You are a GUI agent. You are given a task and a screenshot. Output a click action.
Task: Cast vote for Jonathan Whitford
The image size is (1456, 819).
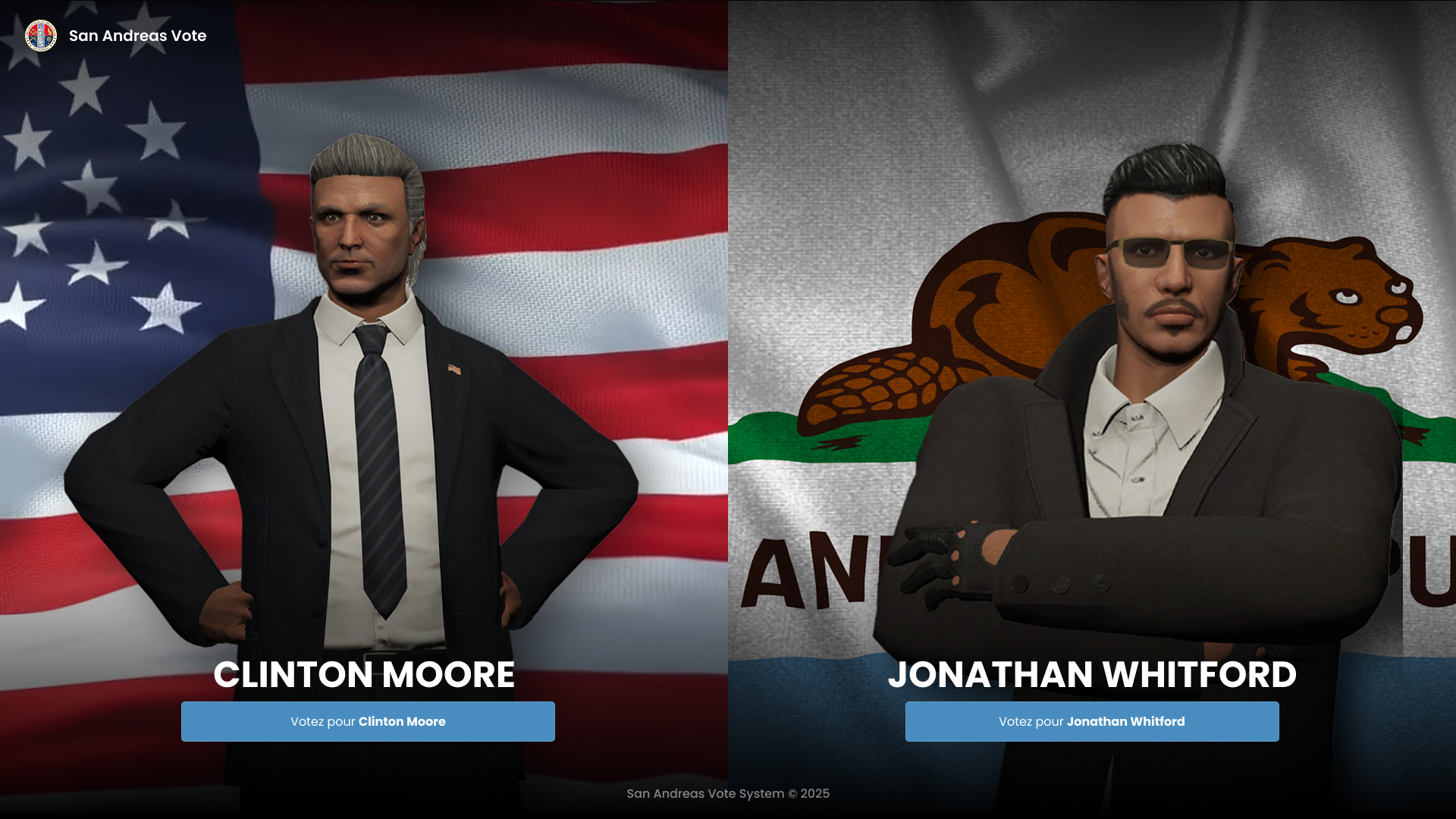(1092, 721)
